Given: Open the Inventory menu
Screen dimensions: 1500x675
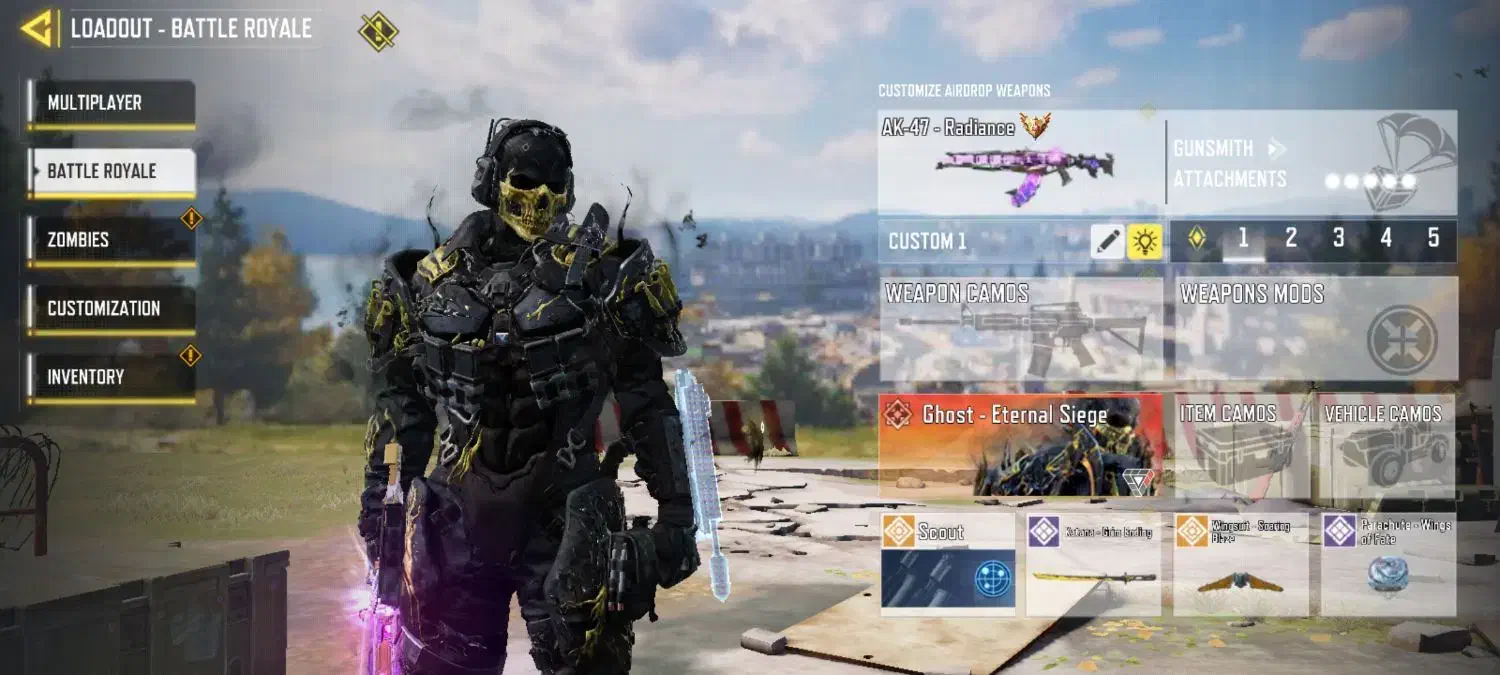Looking at the screenshot, I should (x=110, y=377).
